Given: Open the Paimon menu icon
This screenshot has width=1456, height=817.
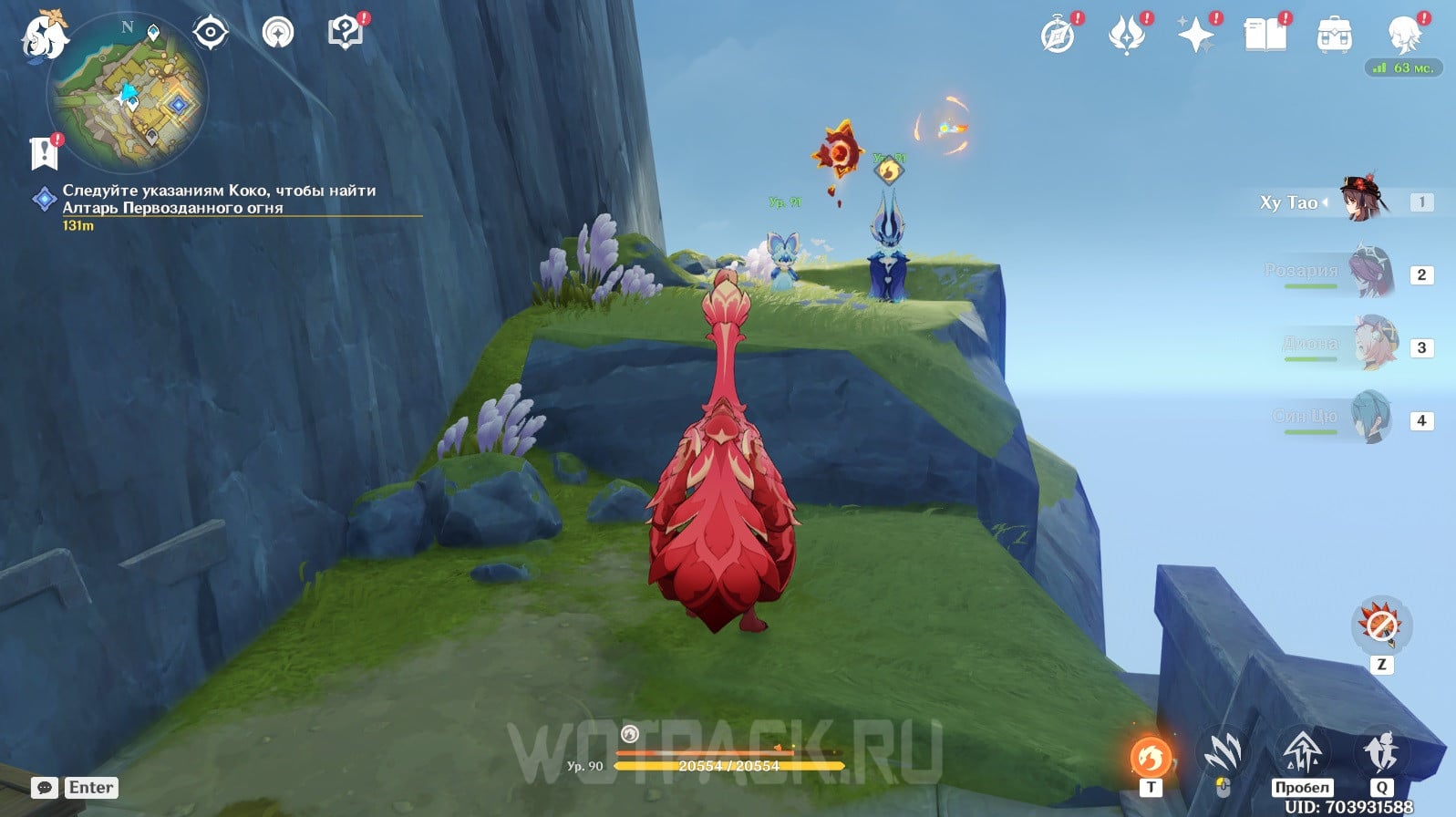Looking at the screenshot, I should click(45, 36).
